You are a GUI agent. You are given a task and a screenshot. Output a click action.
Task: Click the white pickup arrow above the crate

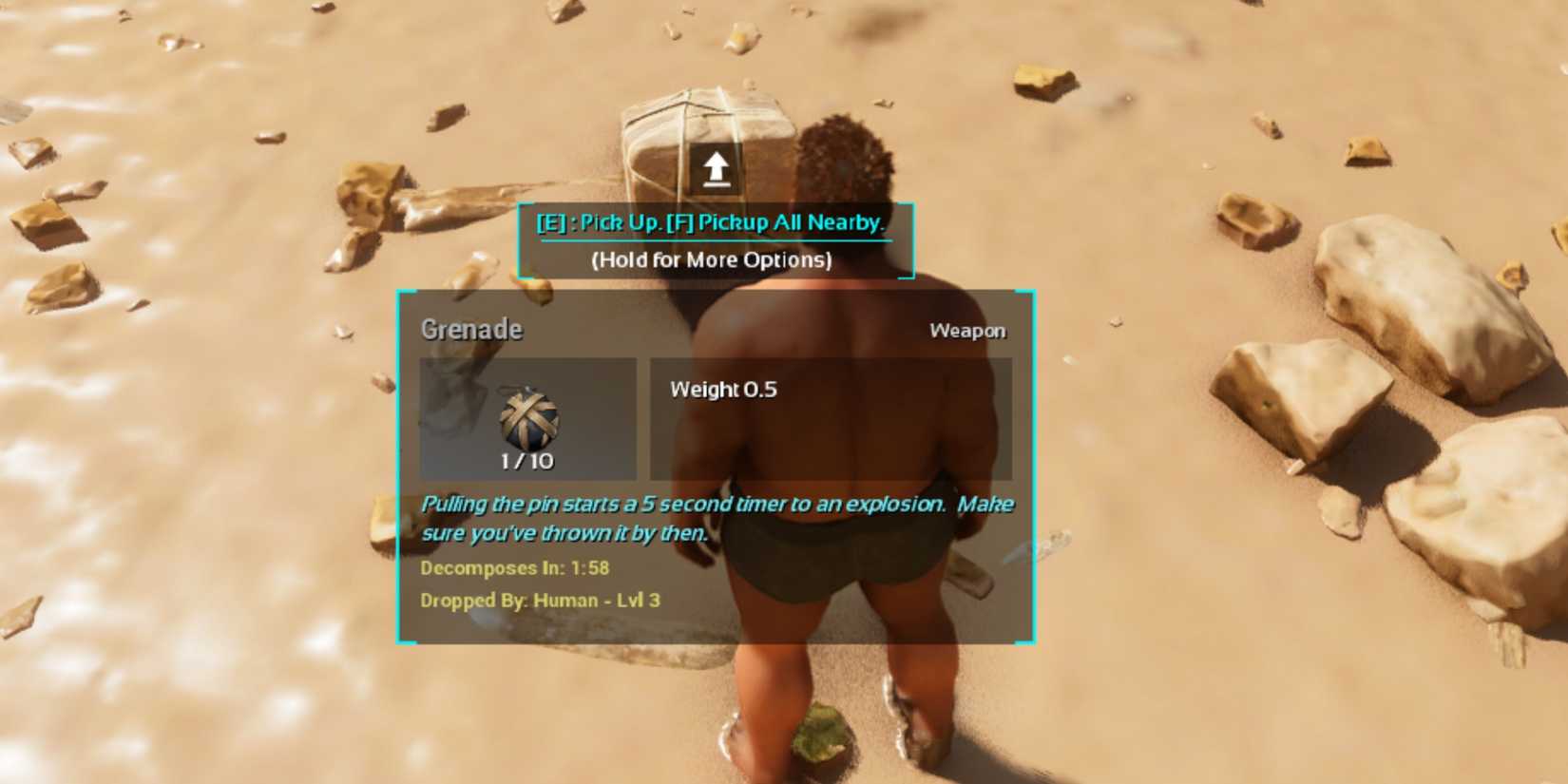(715, 167)
